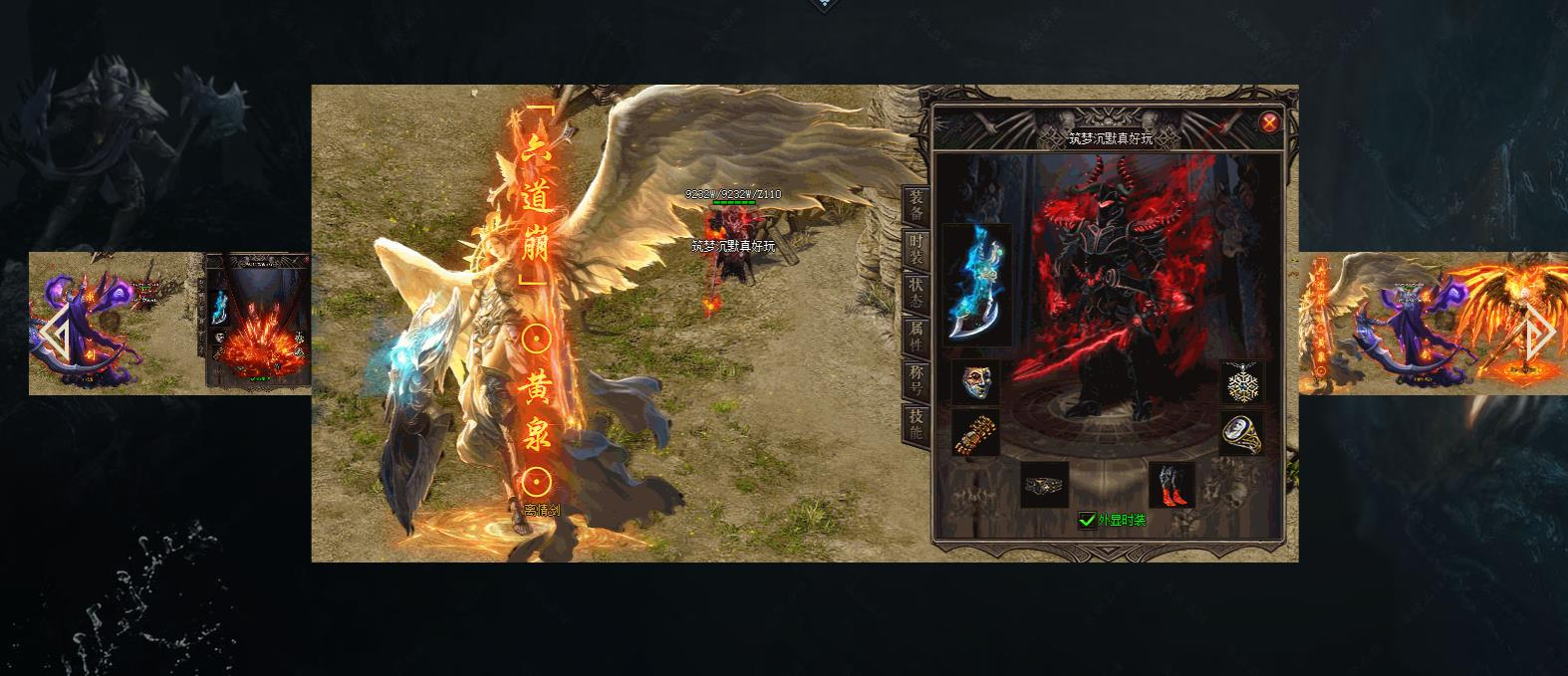Viewport: 1568px width, 676px height.
Task: Select the red boots slot
Action: 1172,485
